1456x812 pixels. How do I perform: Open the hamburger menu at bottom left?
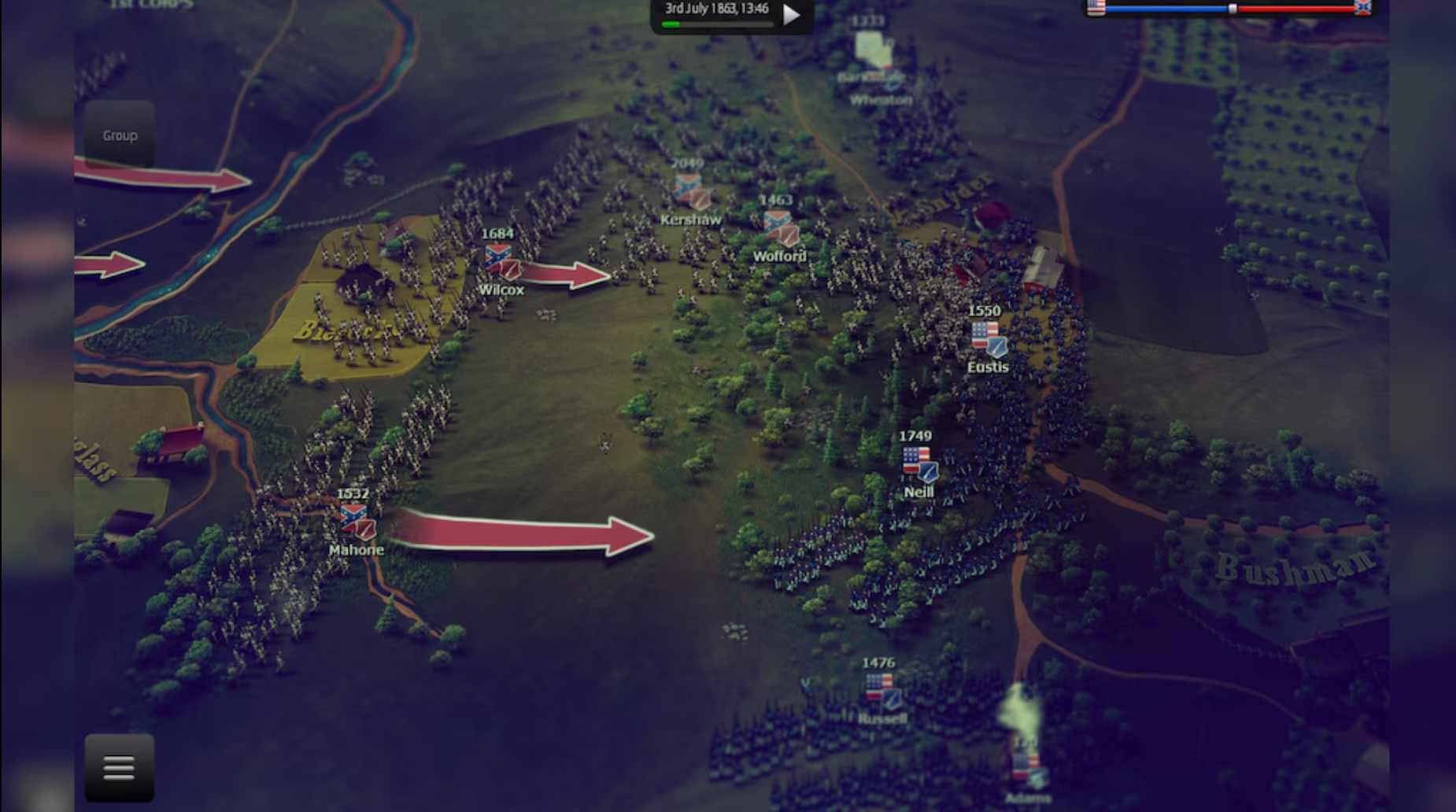(x=118, y=767)
